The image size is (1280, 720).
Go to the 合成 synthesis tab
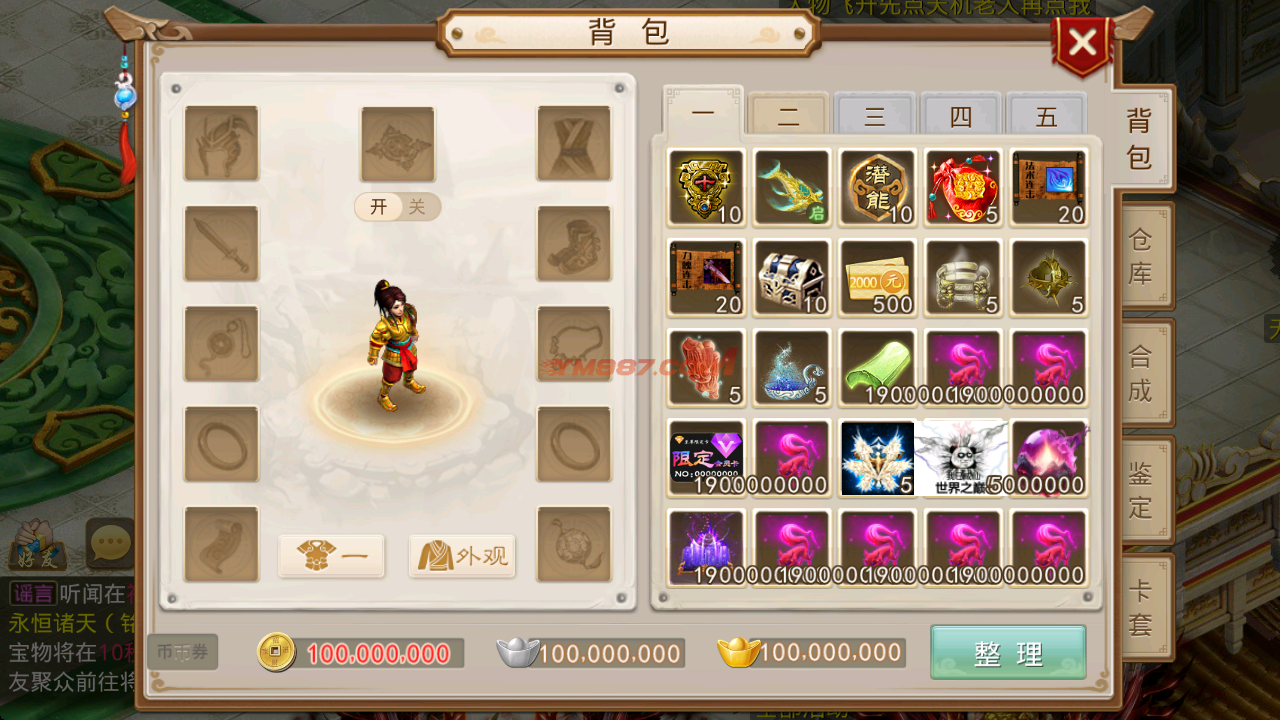tap(1141, 373)
